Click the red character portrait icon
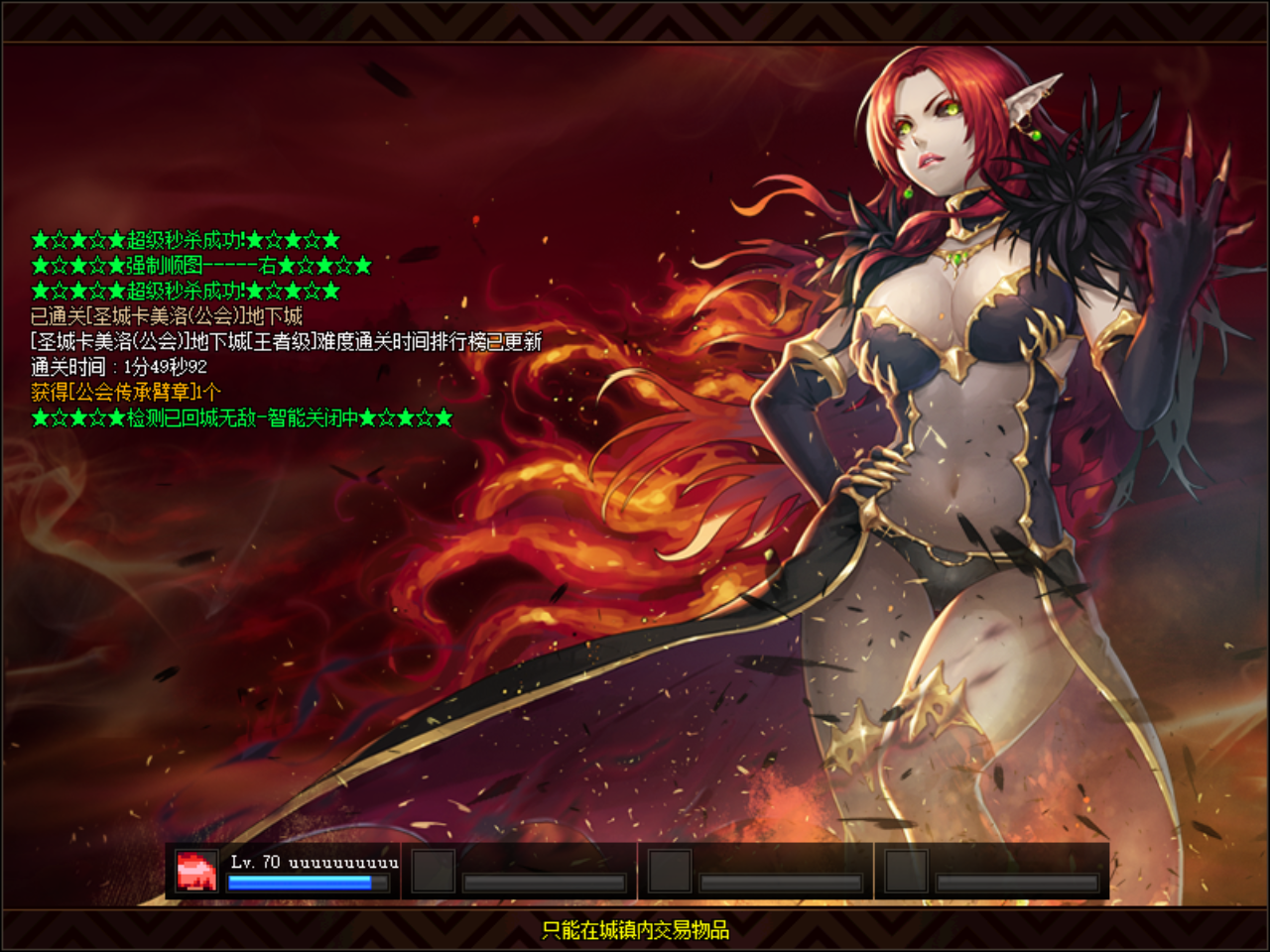Screen dimensions: 1270x952 coord(195,870)
